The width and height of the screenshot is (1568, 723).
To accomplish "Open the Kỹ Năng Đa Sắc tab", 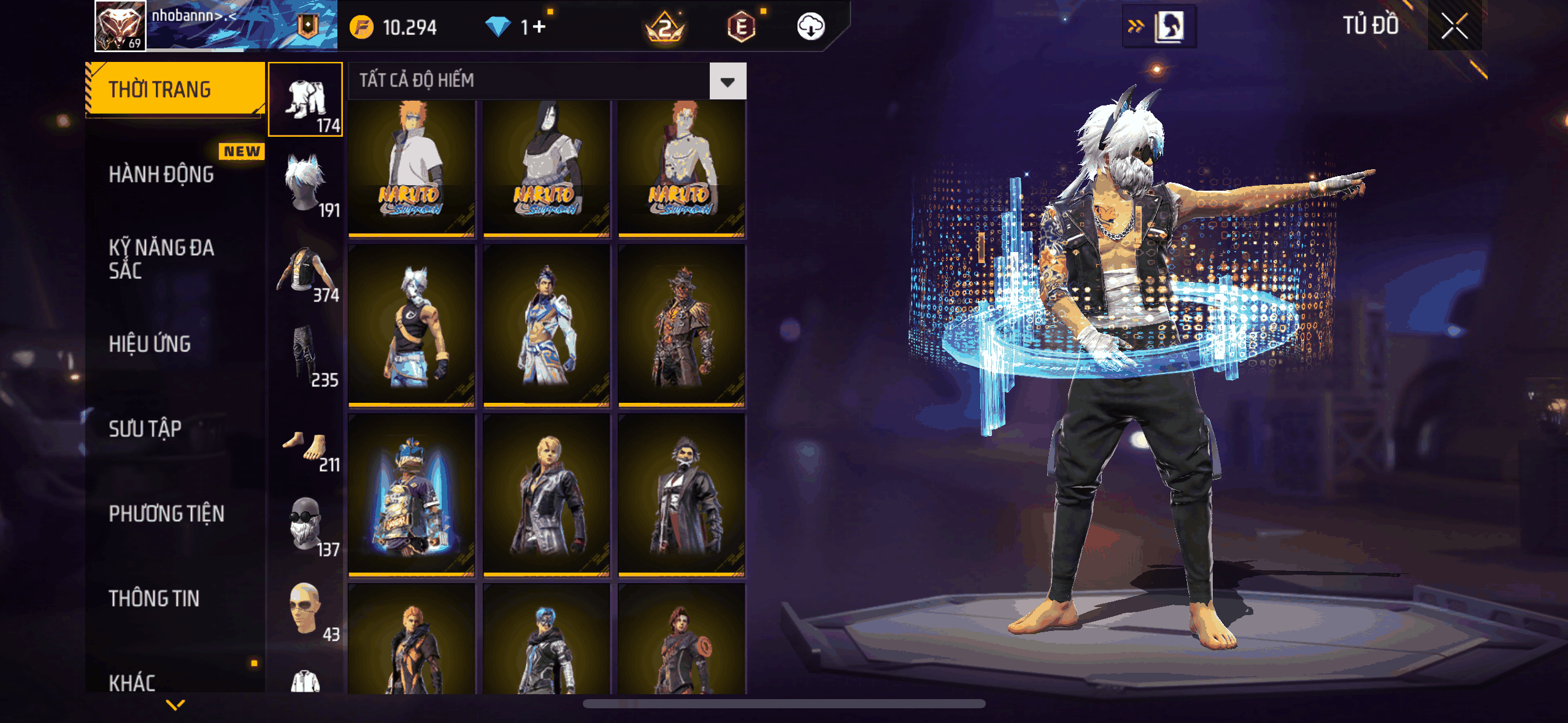I will coord(161,259).
